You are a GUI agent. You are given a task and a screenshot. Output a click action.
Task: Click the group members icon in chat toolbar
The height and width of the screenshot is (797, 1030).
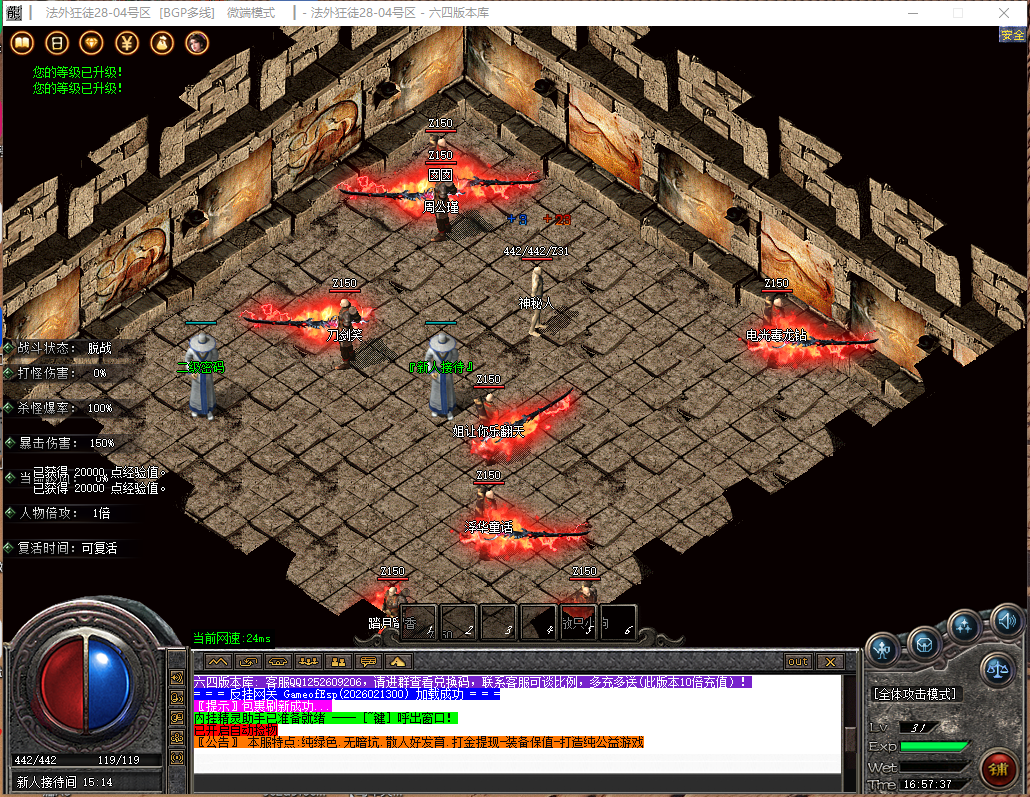(x=308, y=662)
